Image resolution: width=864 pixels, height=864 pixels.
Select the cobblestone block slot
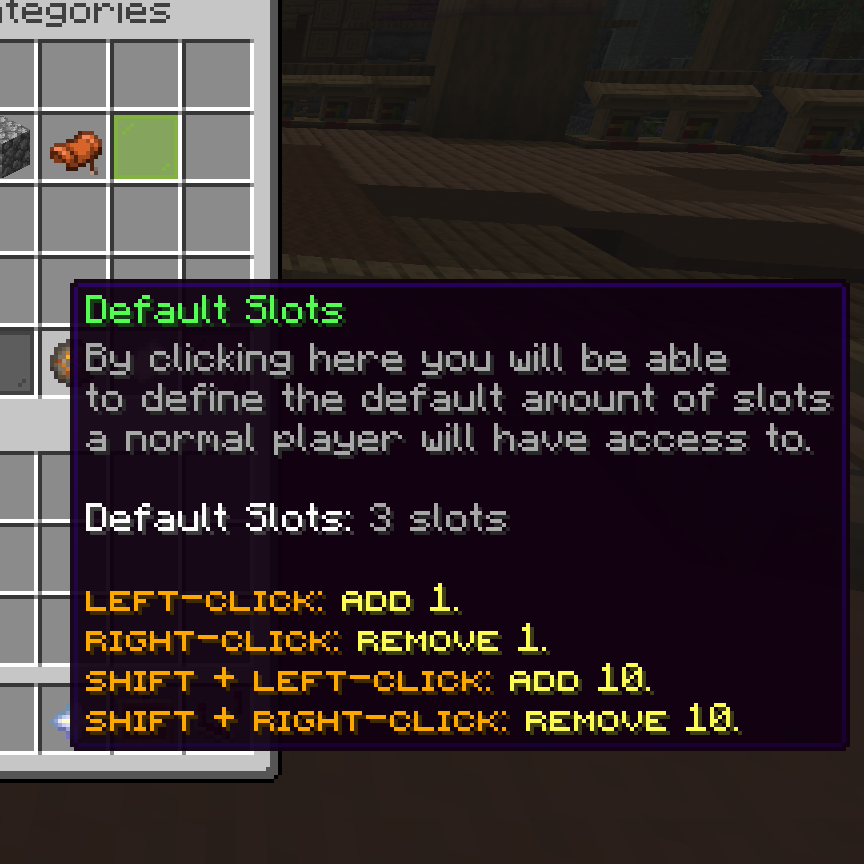tap(14, 148)
